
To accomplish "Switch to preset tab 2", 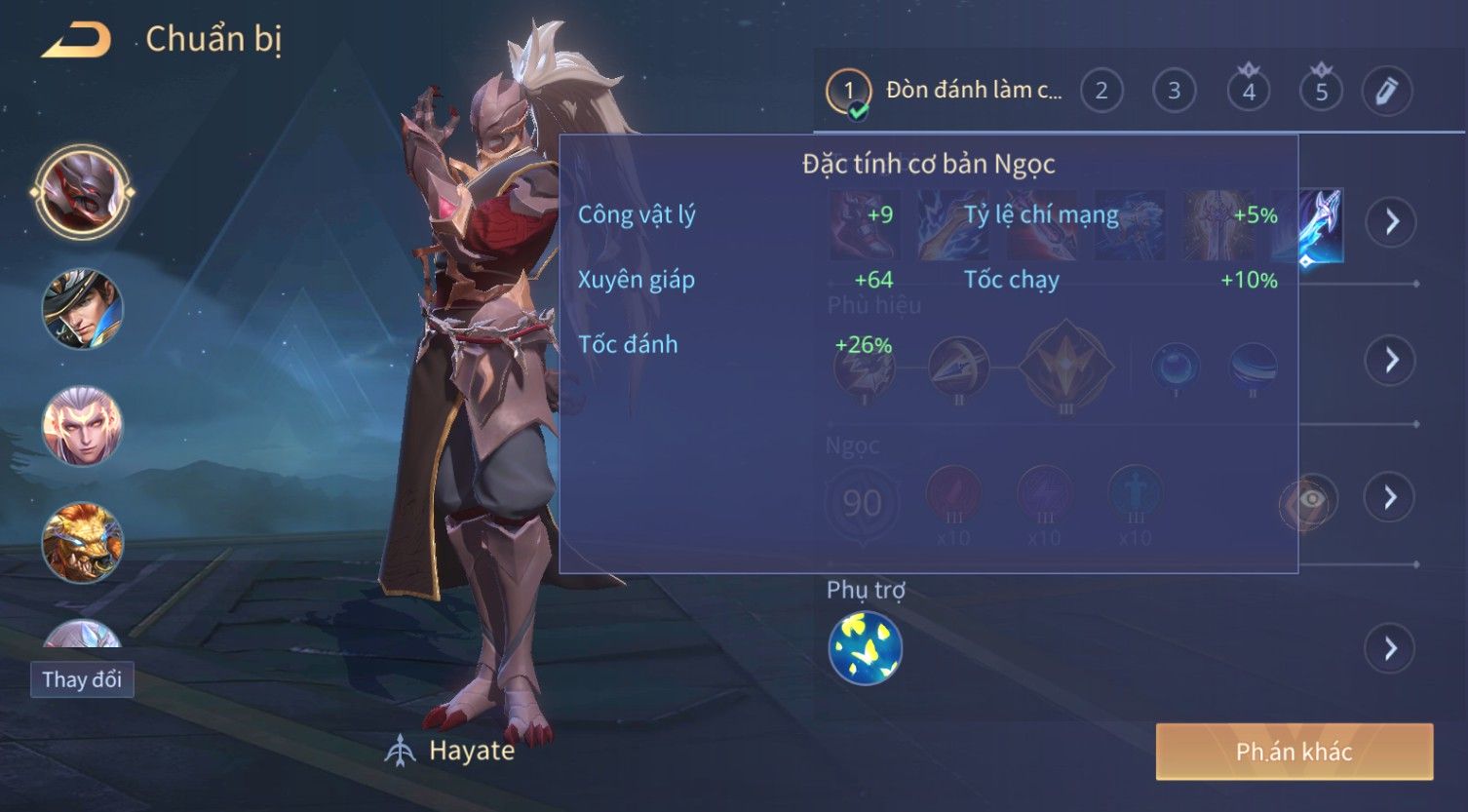I will tap(1101, 91).
